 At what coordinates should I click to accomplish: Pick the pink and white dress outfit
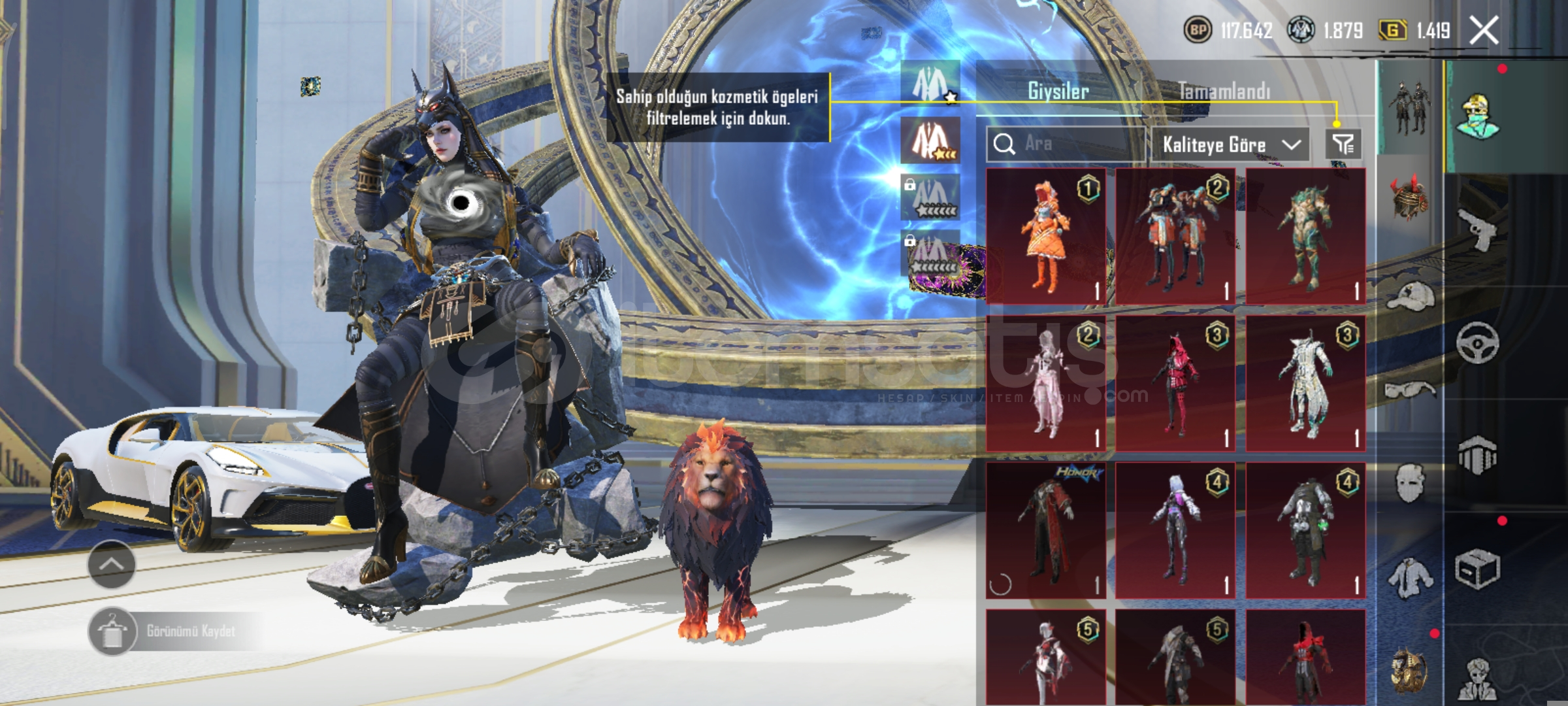point(1045,384)
